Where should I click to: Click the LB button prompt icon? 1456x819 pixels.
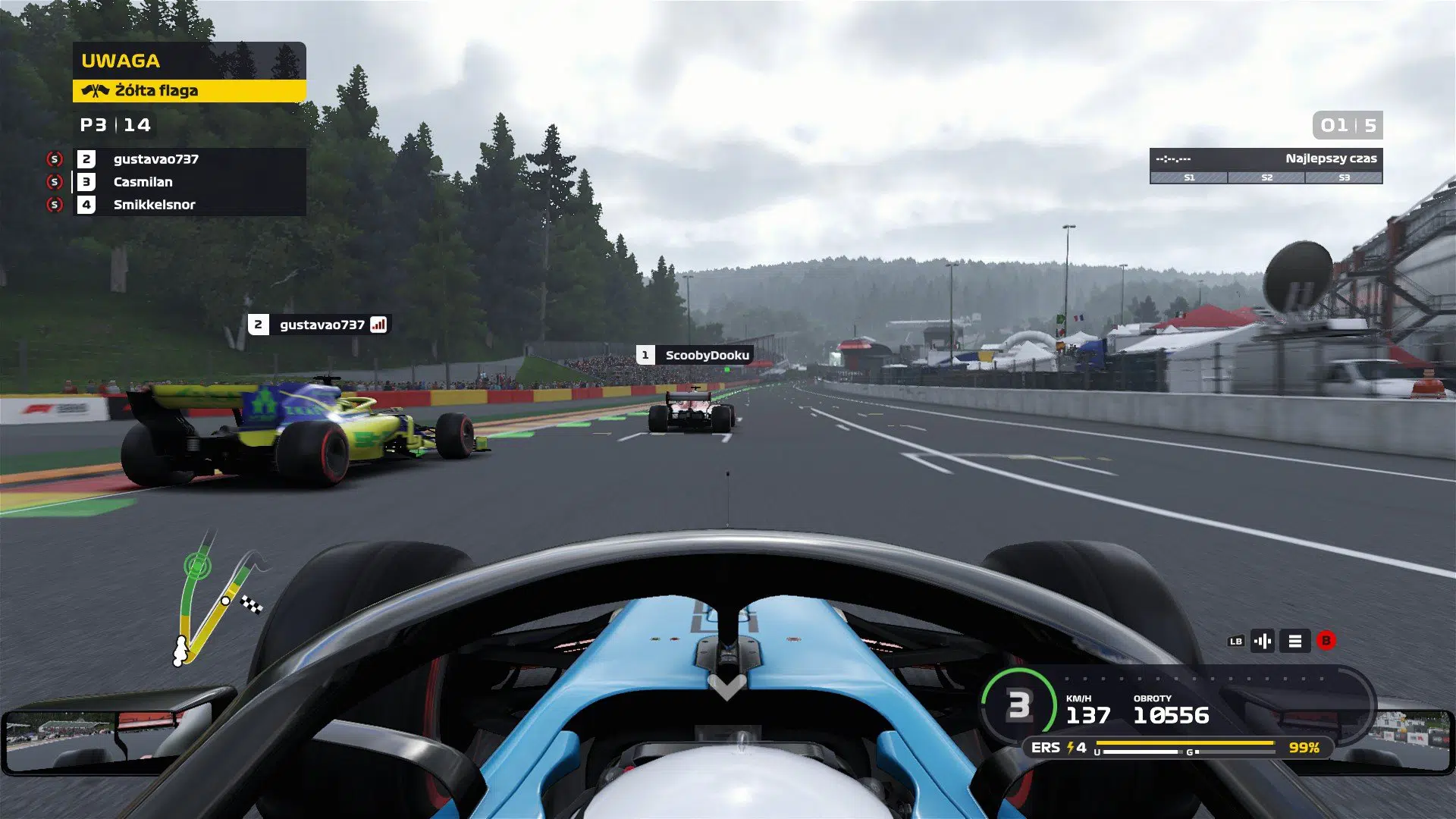point(1236,641)
